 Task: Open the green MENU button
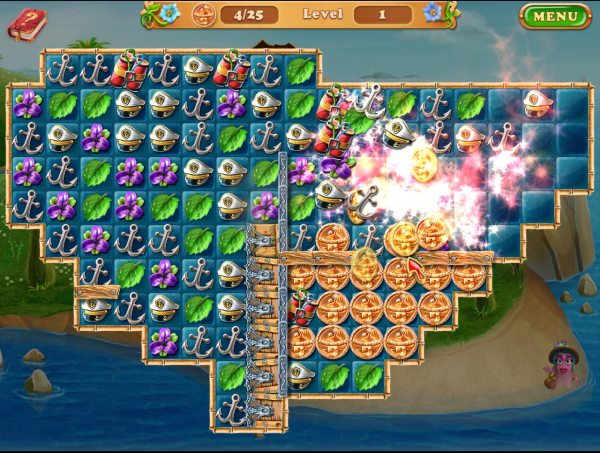coord(555,16)
